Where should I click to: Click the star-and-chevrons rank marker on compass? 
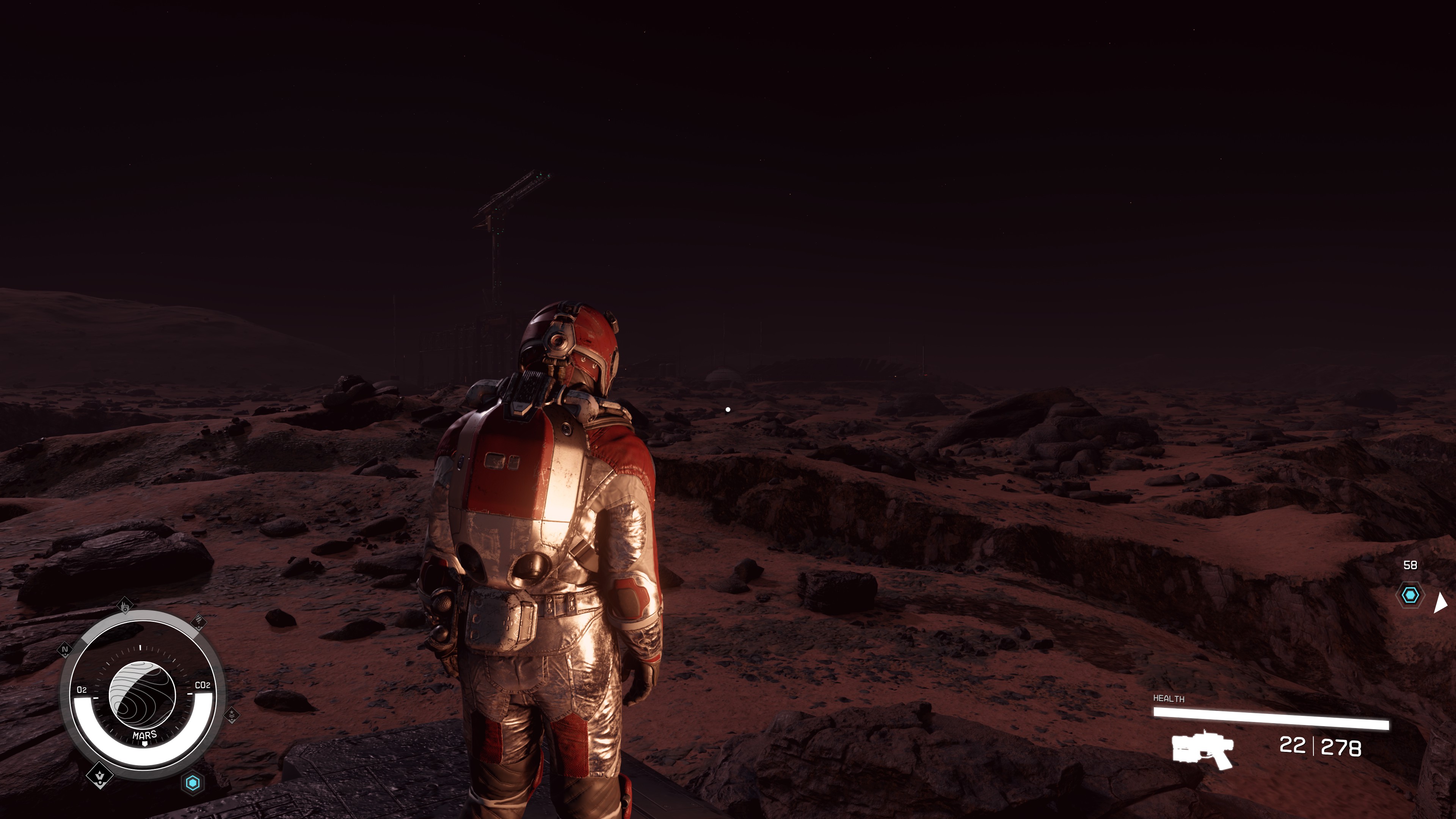(232, 715)
